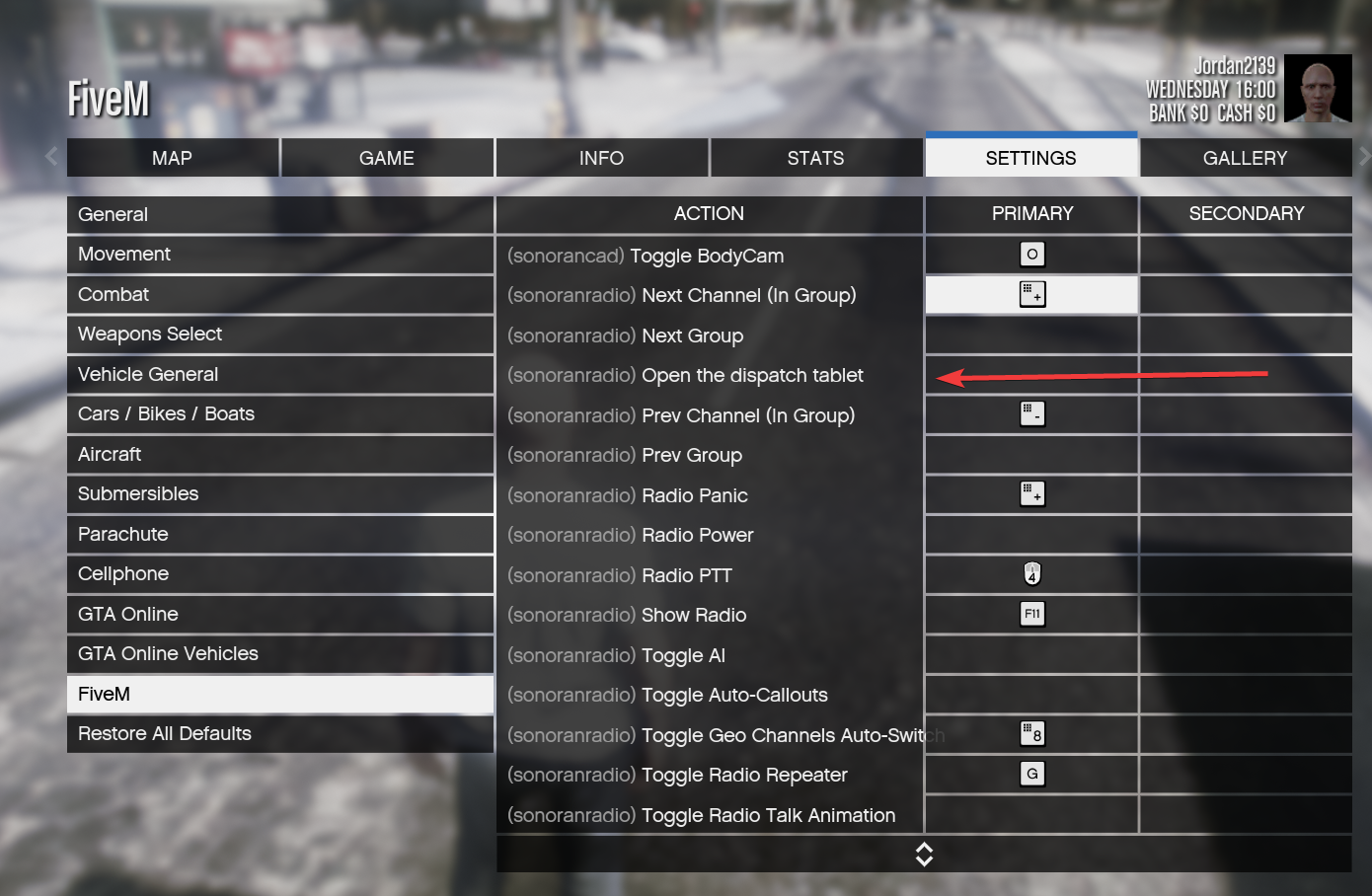1372x896 pixels.
Task: Select the Combat category
Action: 280,294
